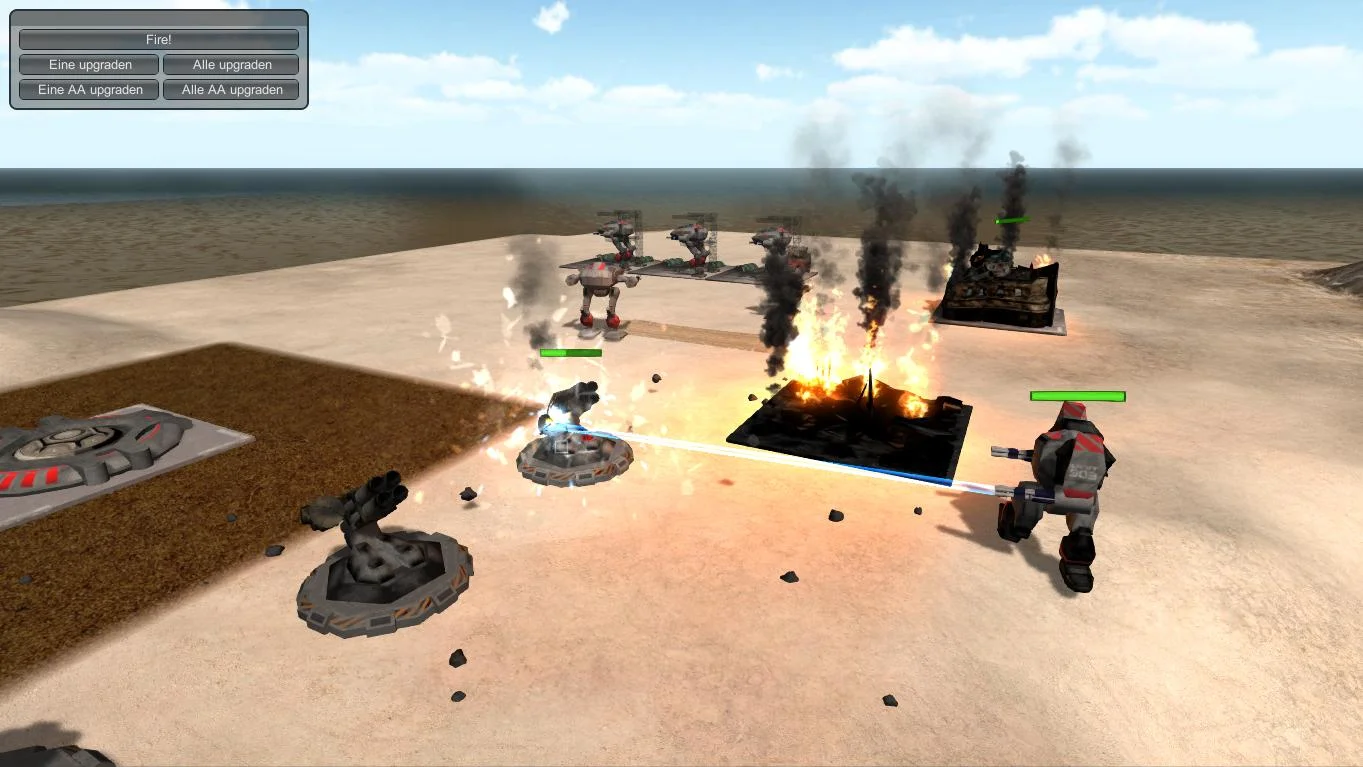
Task: Click the "Alle upgraden" button
Action: [x=231, y=64]
